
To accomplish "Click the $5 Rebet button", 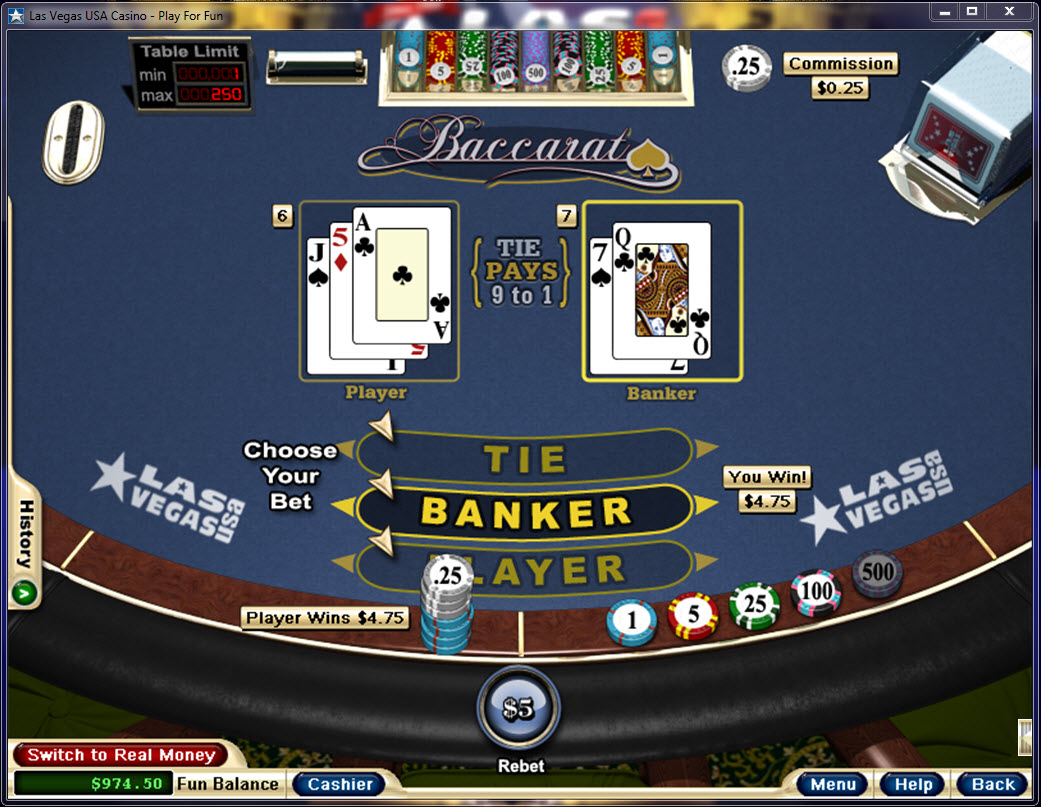I will (519, 708).
